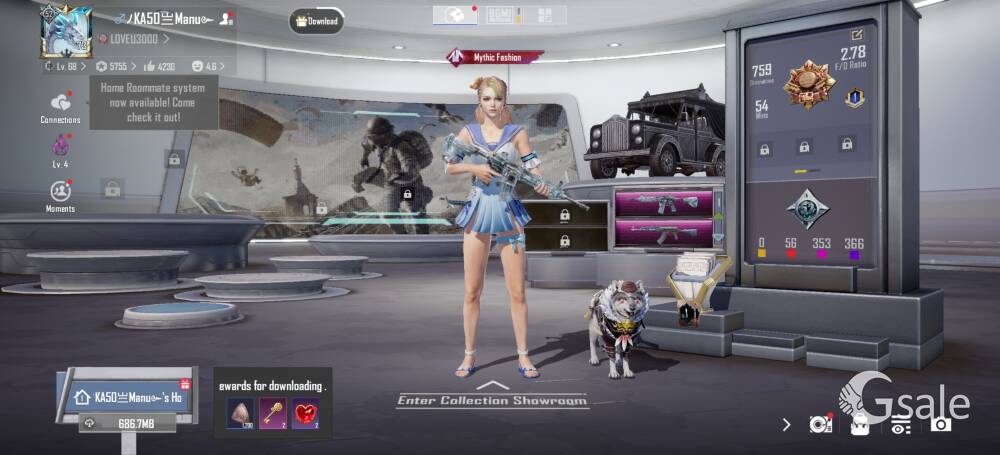Open the LOVEU3000 clan entry

[134, 39]
